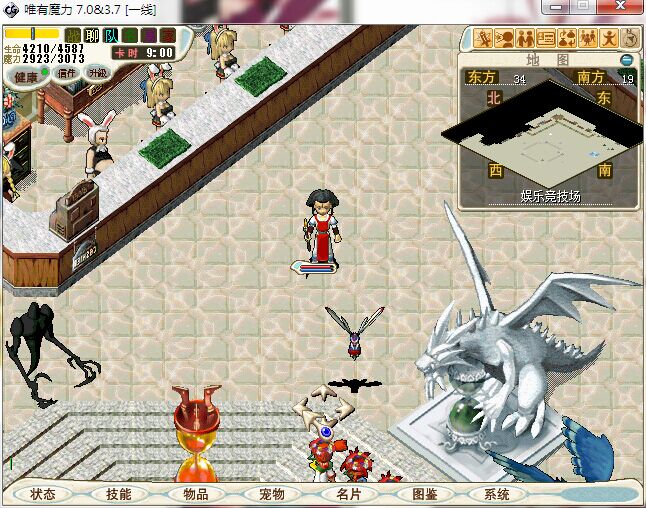Open the 系统 system menu
This screenshot has width=646, height=508.
(x=497, y=494)
